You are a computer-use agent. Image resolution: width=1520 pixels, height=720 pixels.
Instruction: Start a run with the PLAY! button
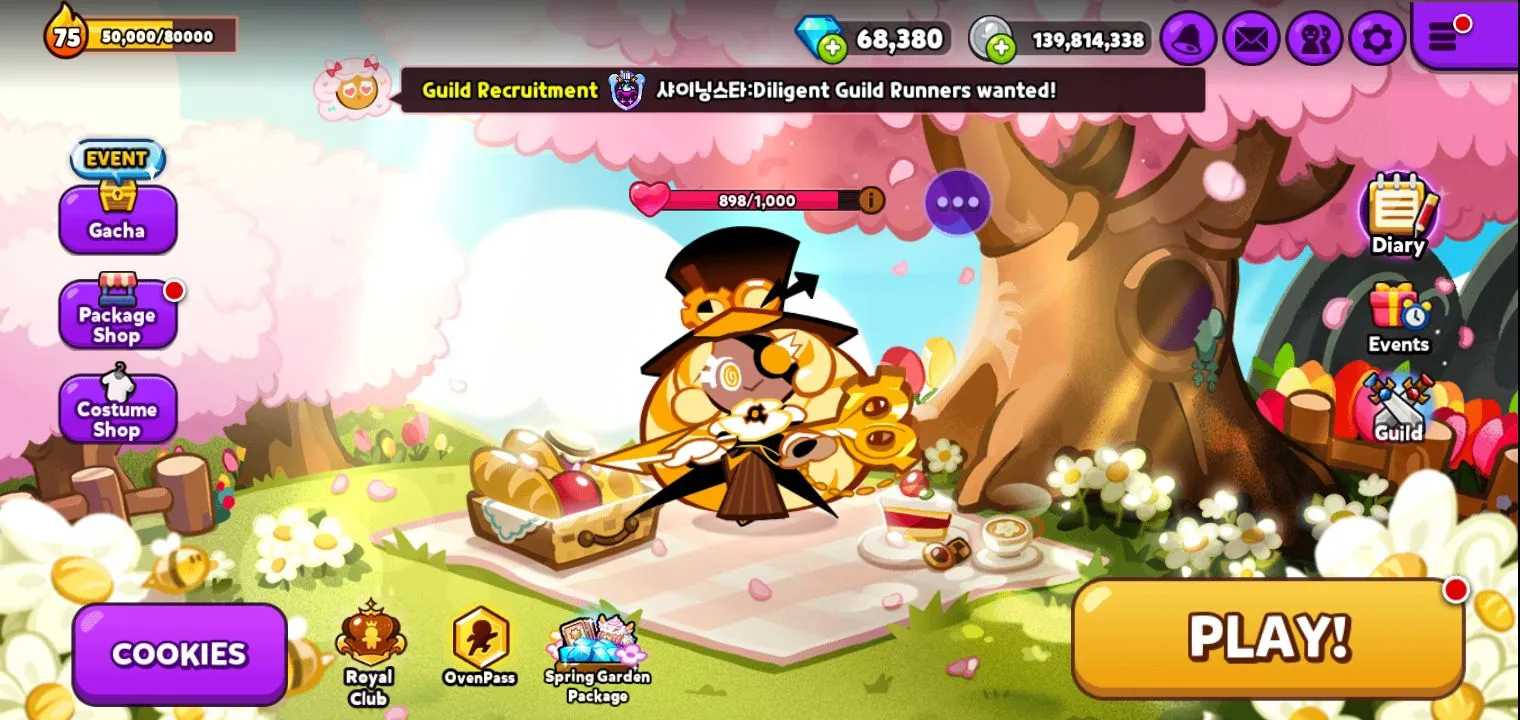point(1268,636)
